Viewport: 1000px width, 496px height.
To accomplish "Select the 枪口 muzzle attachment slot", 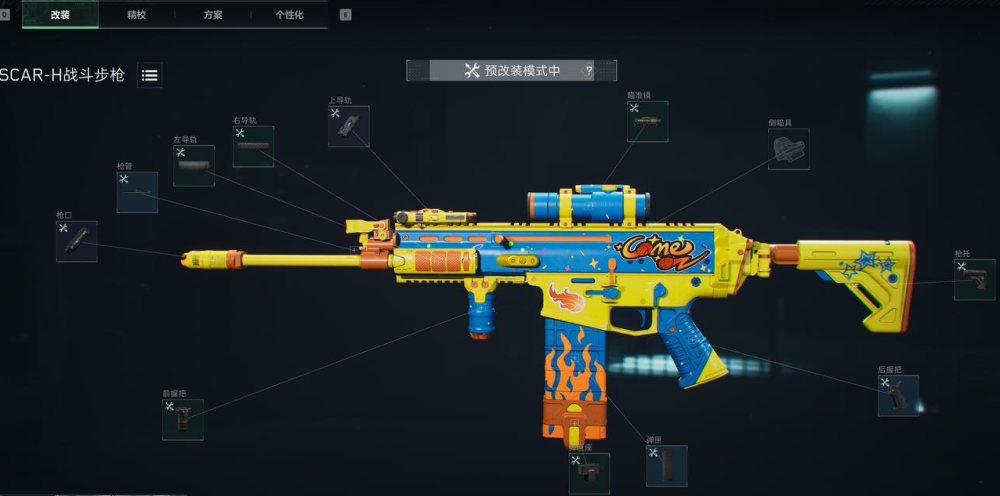I will tap(77, 242).
